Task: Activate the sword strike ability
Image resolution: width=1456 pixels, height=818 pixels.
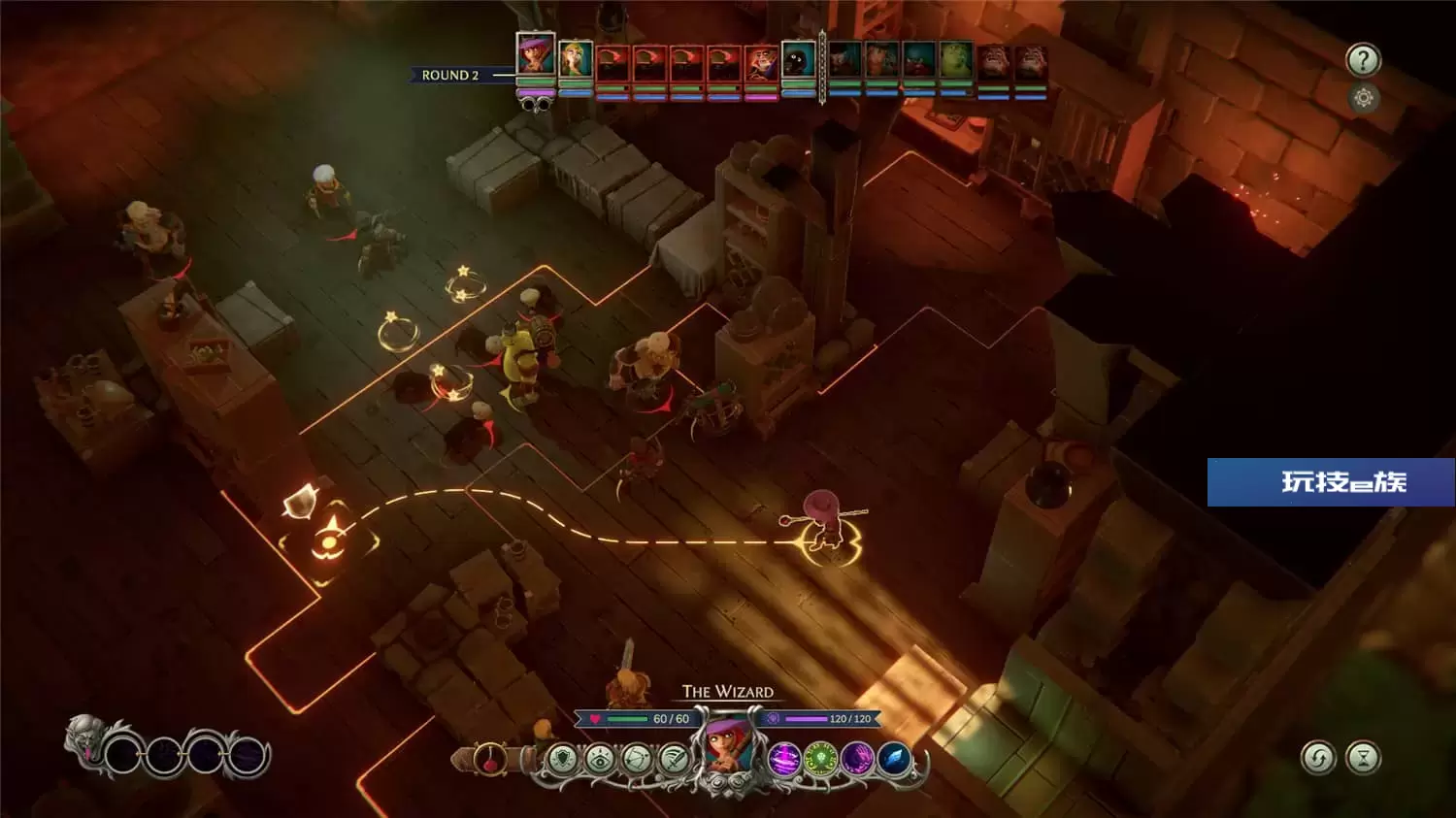Action: [x=673, y=759]
